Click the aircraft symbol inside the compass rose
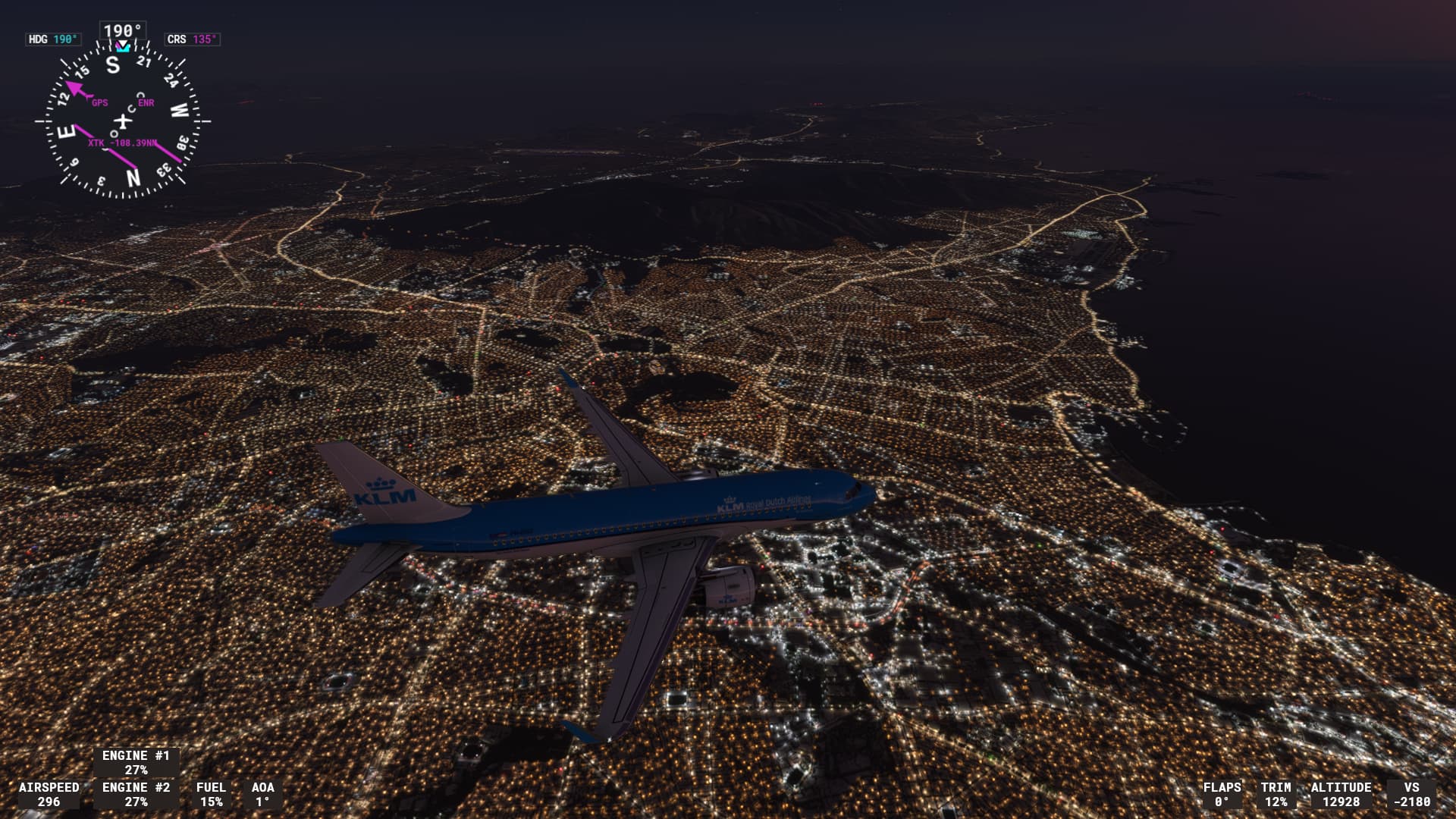1456x819 pixels. (x=121, y=121)
